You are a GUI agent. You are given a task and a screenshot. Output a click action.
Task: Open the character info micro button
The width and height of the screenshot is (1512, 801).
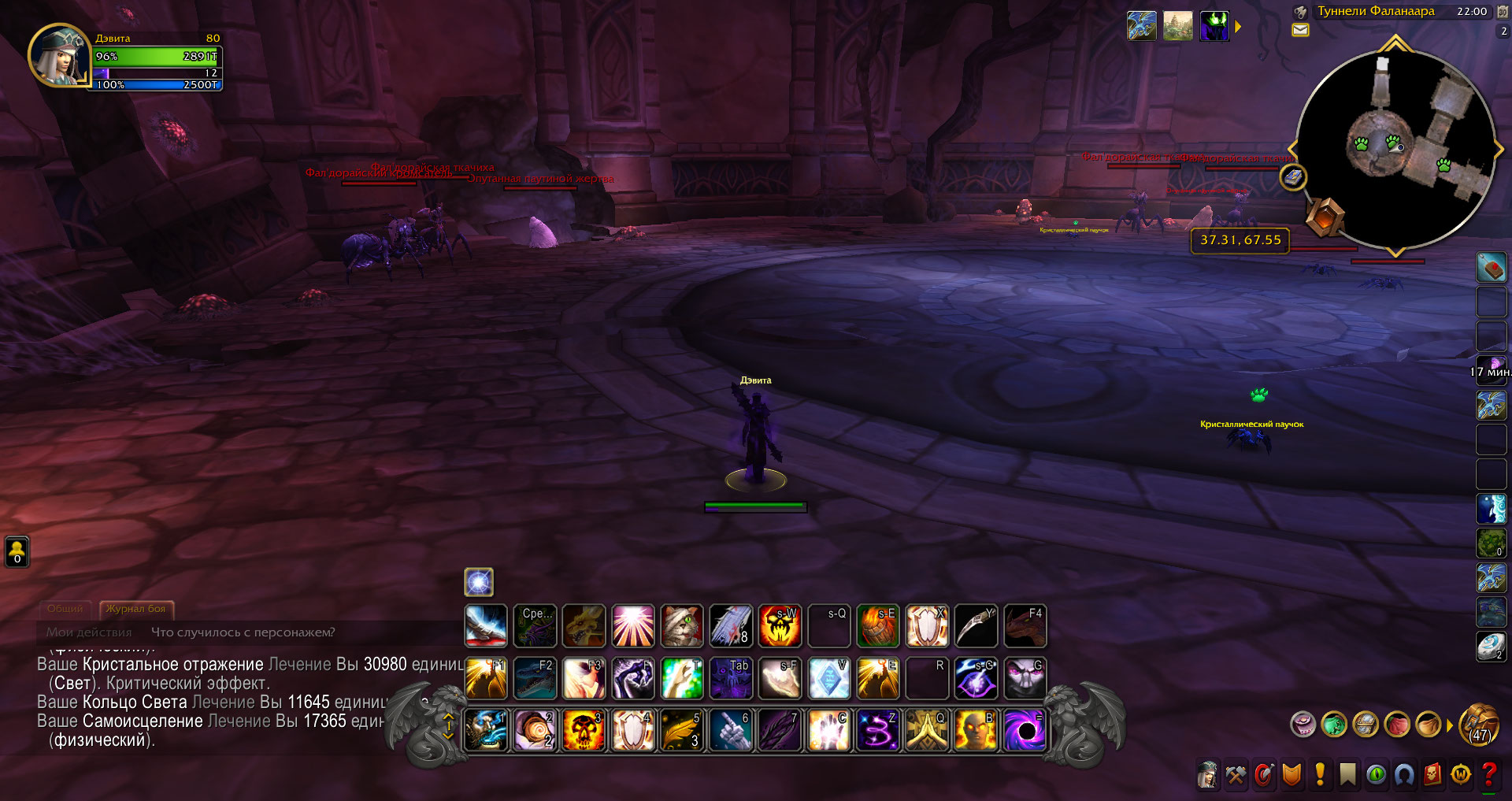coord(1206,776)
